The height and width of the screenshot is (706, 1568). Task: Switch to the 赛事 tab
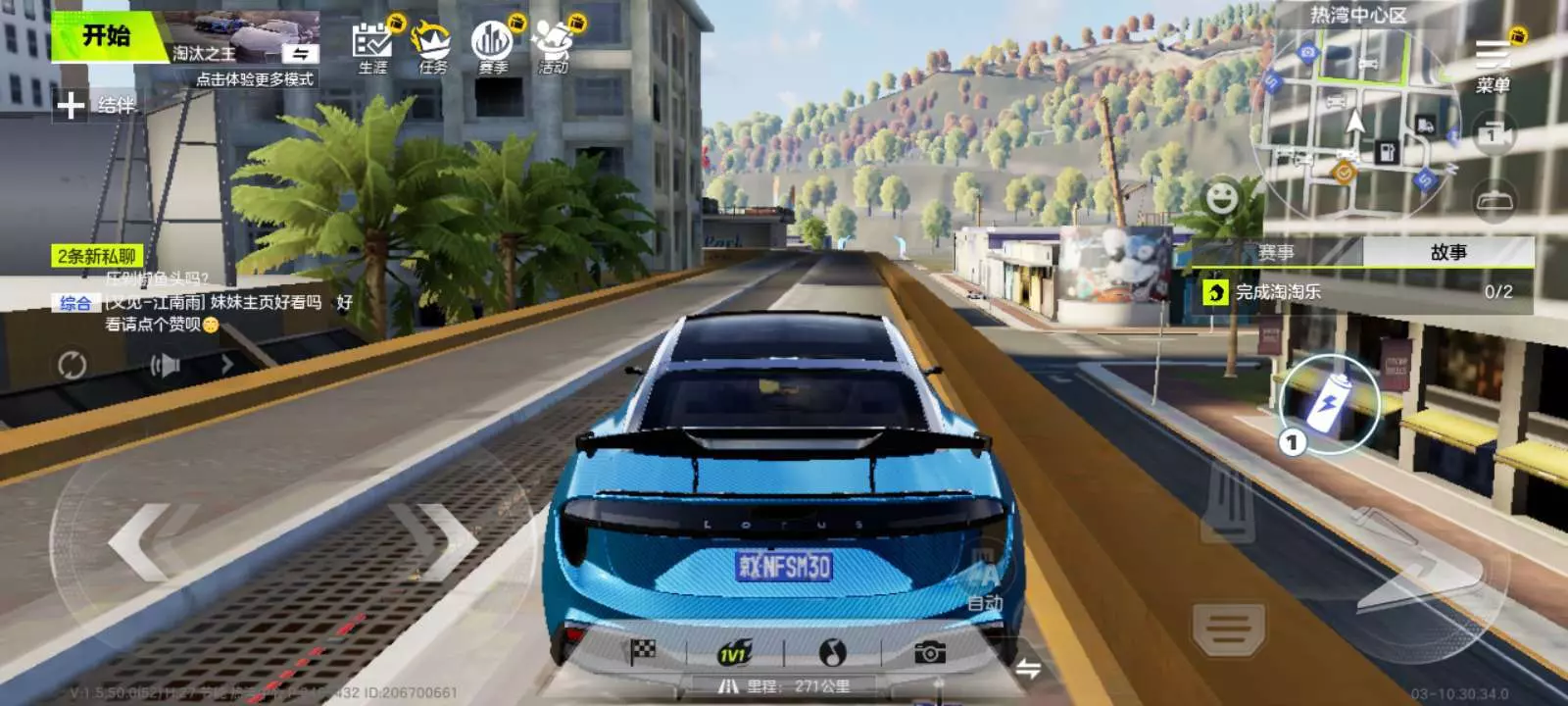coord(1276,253)
